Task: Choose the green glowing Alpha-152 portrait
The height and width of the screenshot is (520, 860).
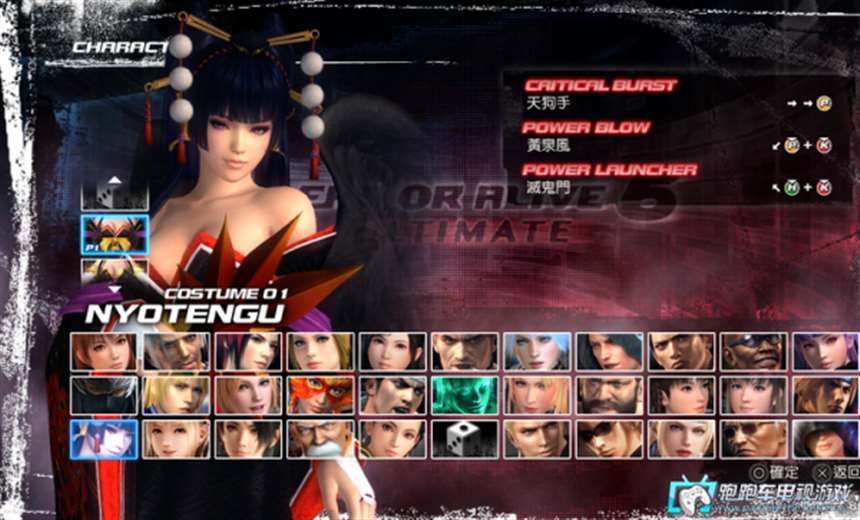Action: (x=464, y=395)
